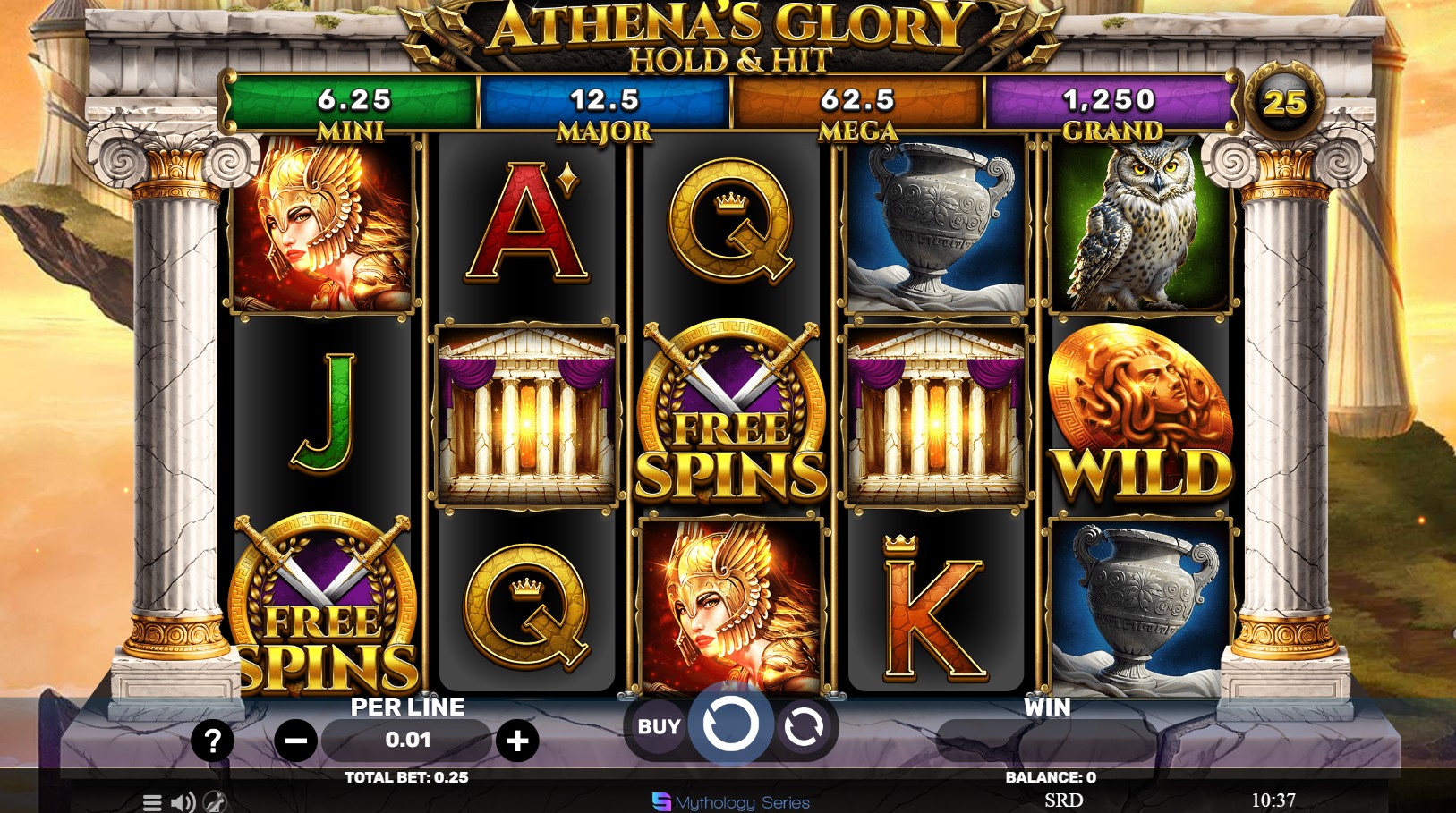
Task: Select the MINI jackpot banner
Action: point(349,100)
